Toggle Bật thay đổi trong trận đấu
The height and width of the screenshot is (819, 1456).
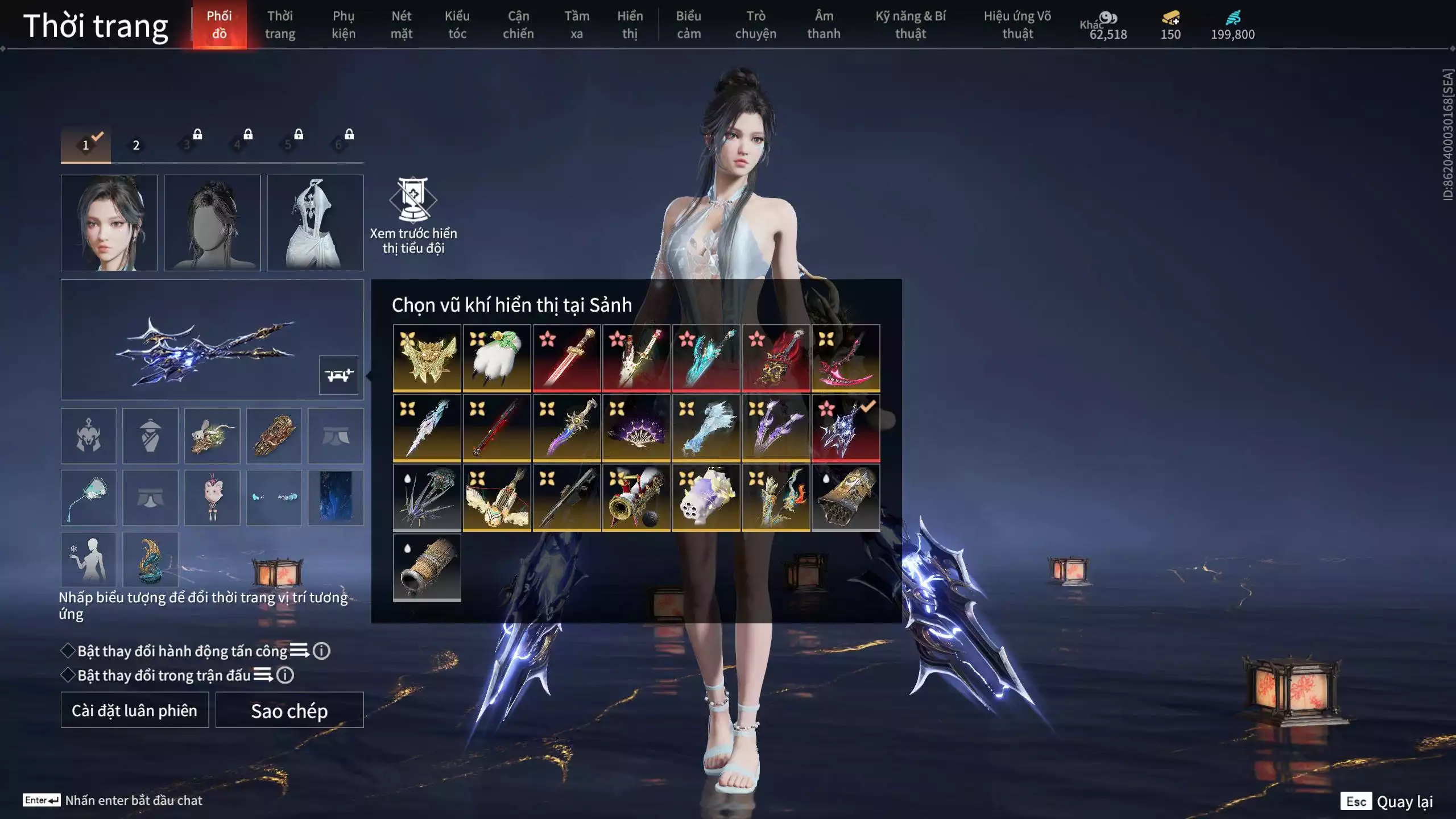click(68, 675)
